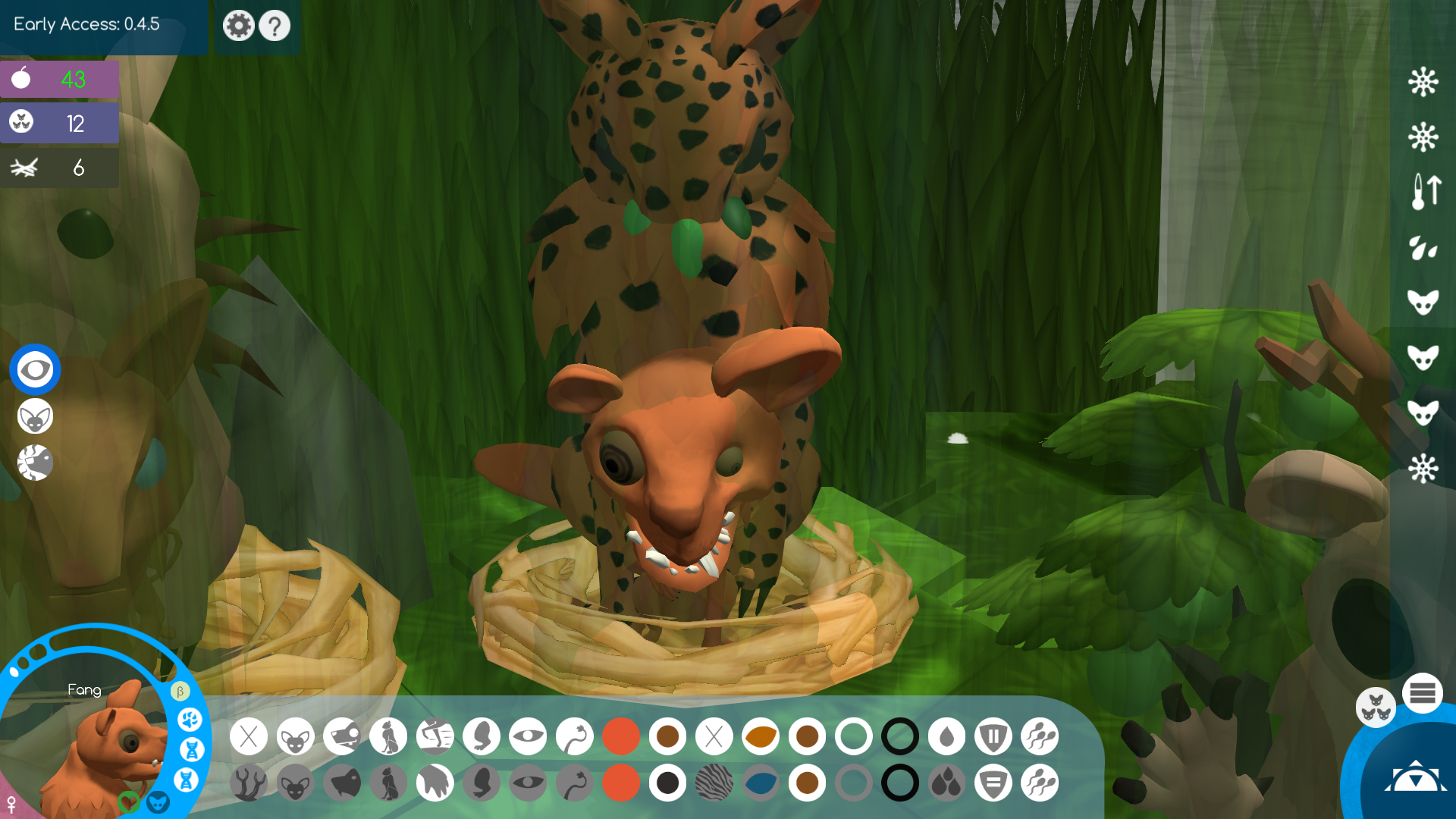Click the snout gene icon in the gene bar

tap(342, 736)
